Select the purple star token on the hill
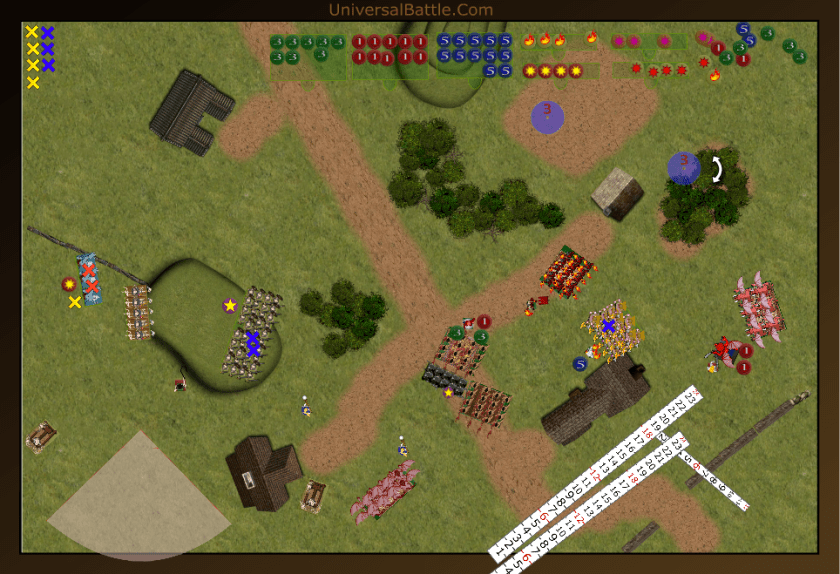Viewport: 840px width, 574px height. (230, 305)
